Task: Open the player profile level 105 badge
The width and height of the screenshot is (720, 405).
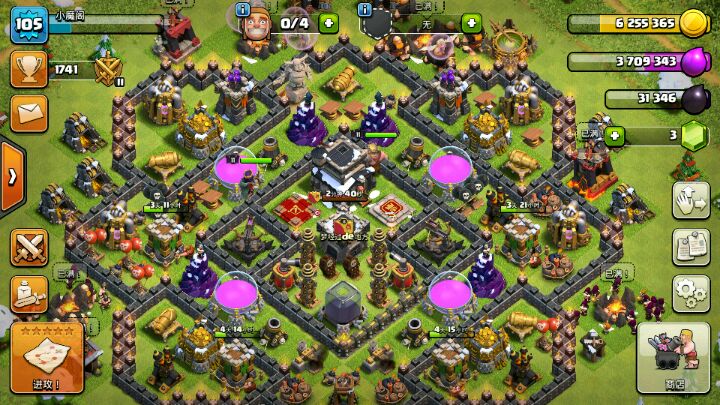Action: [28, 25]
